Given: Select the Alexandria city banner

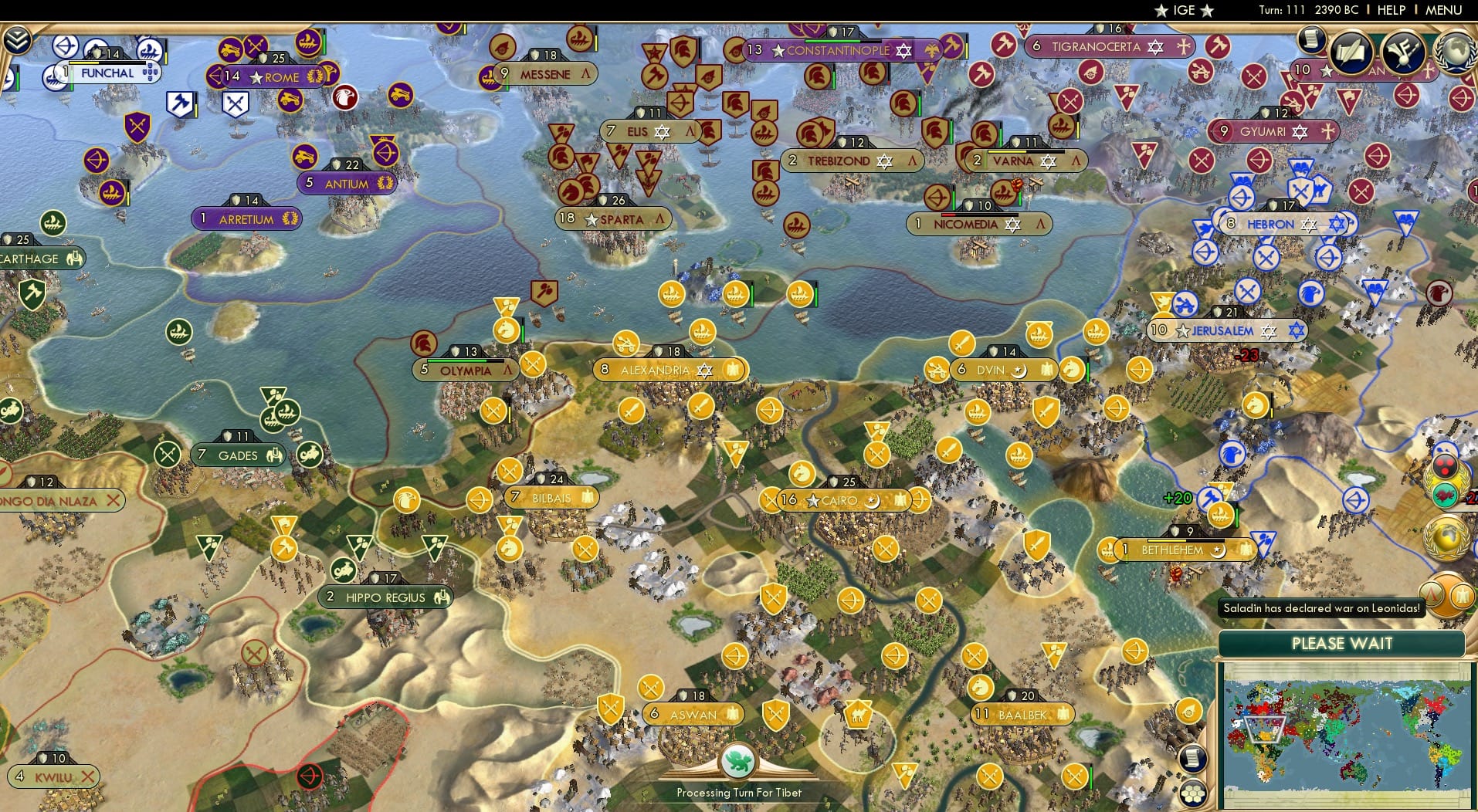Looking at the screenshot, I should (669, 370).
